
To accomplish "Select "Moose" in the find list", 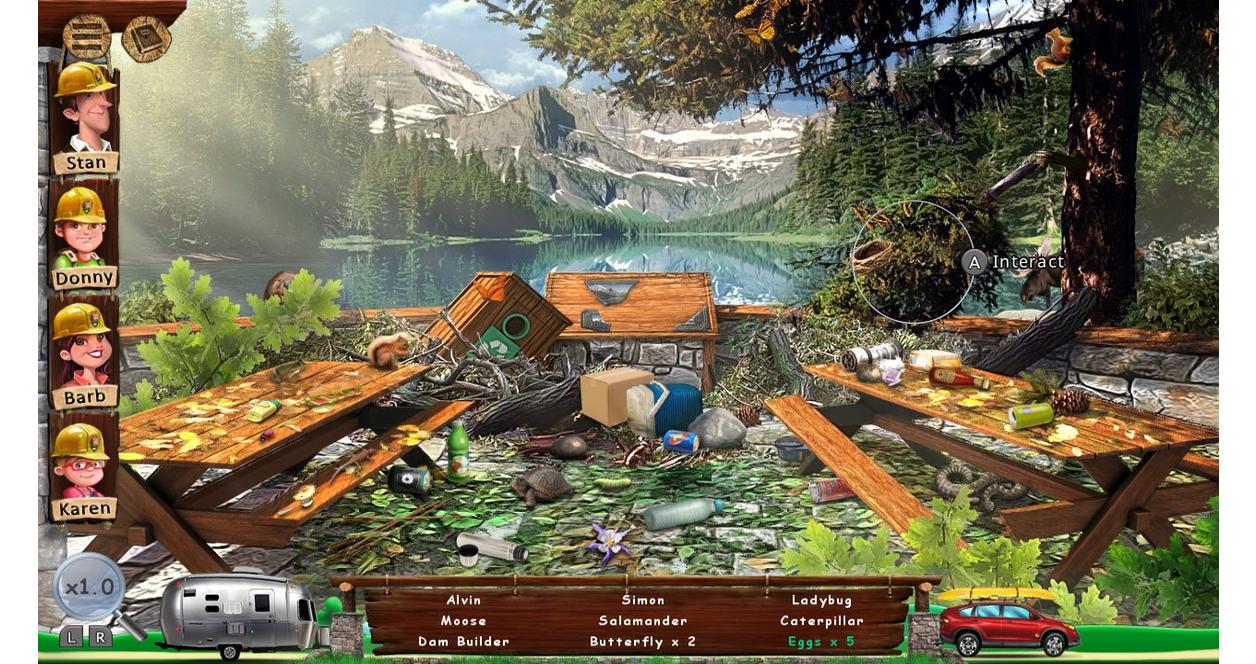I will (x=463, y=621).
